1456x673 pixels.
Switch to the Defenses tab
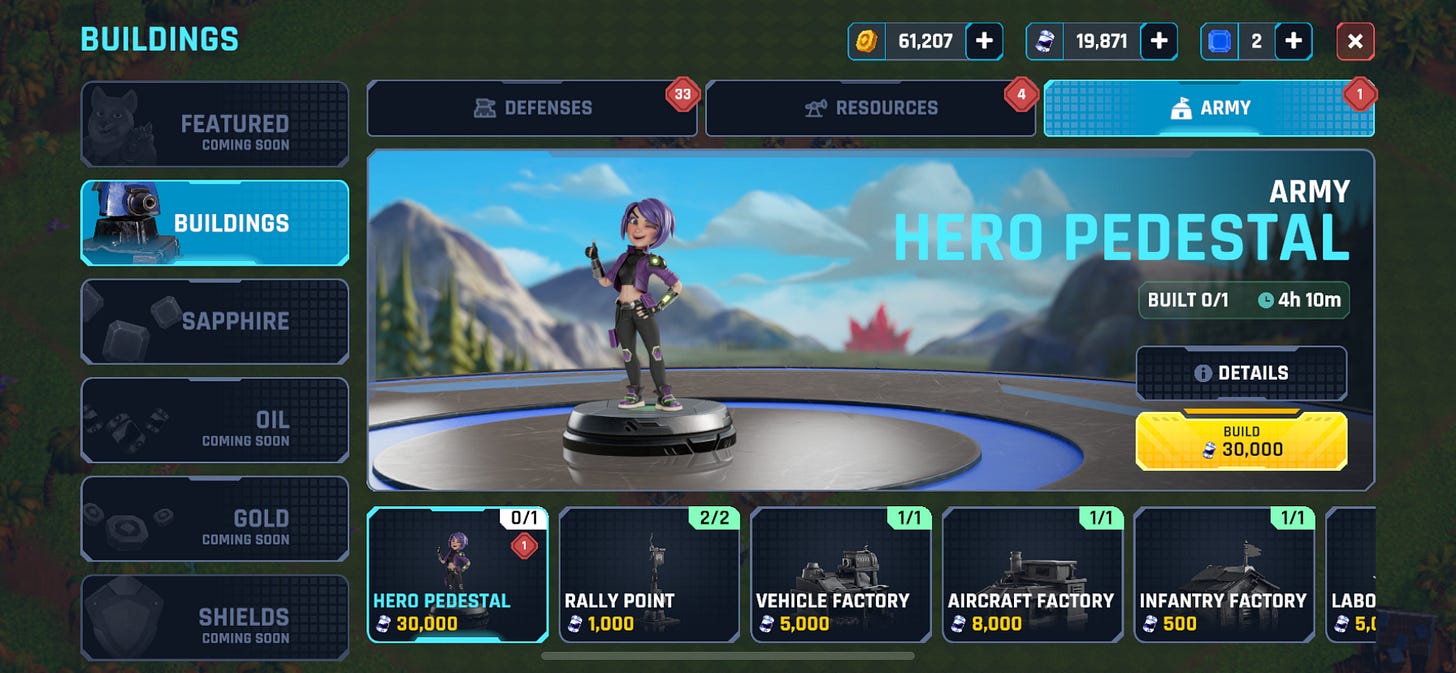tap(532, 108)
